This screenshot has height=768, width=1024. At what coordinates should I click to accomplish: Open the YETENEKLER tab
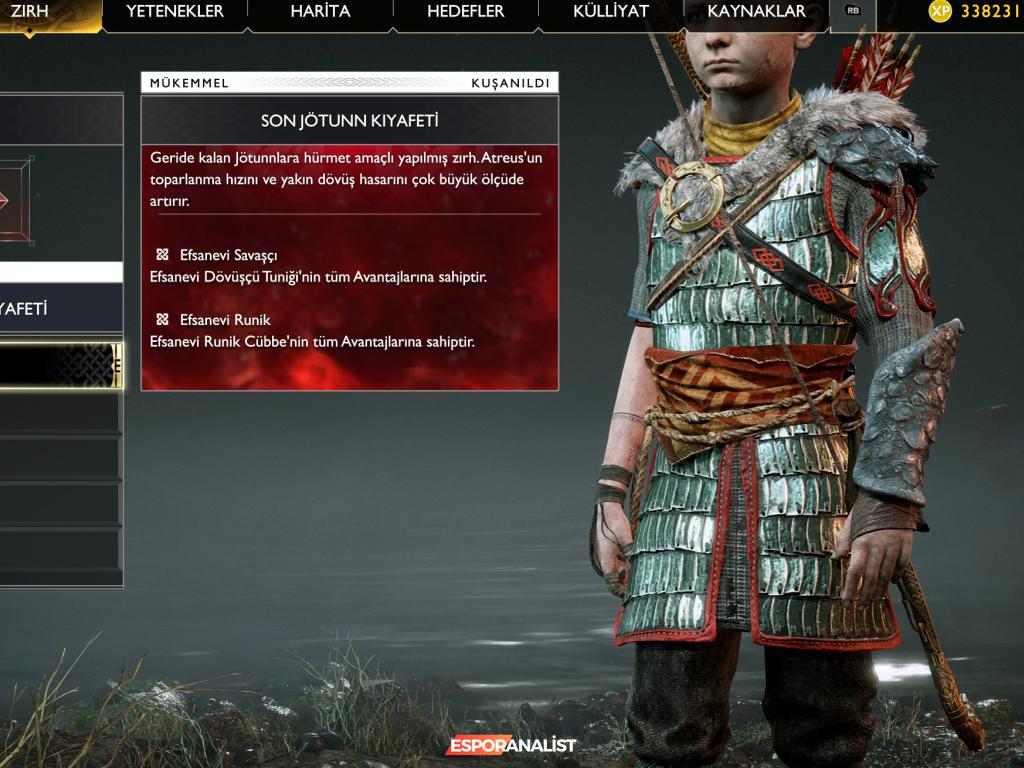[x=175, y=12]
